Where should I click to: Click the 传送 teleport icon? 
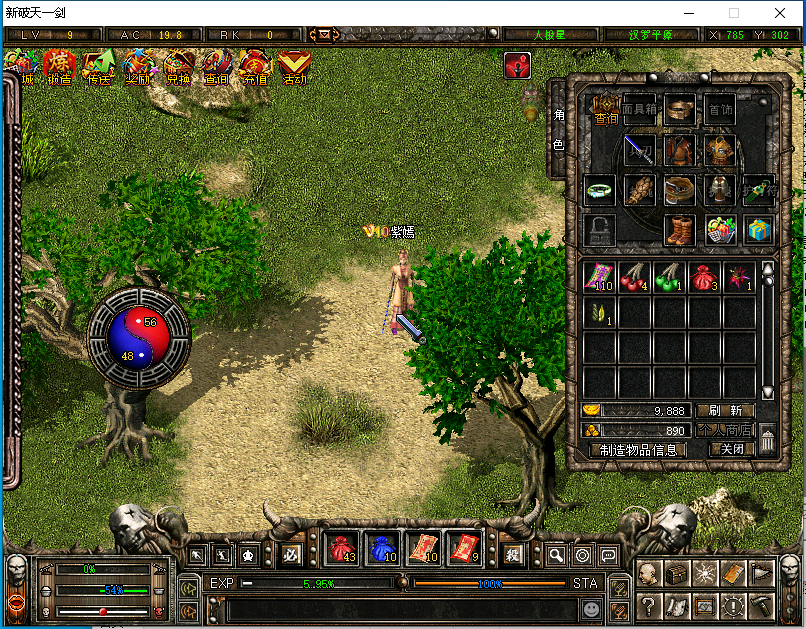coord(98,67)
